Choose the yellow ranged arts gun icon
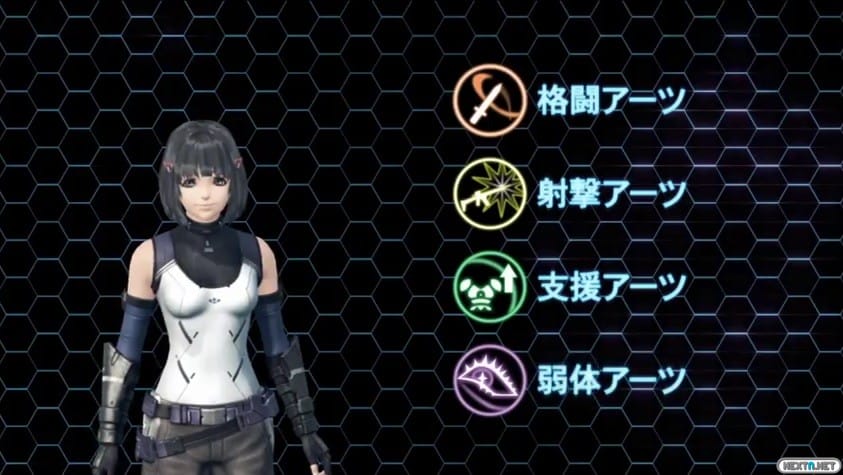 (485, 192)
